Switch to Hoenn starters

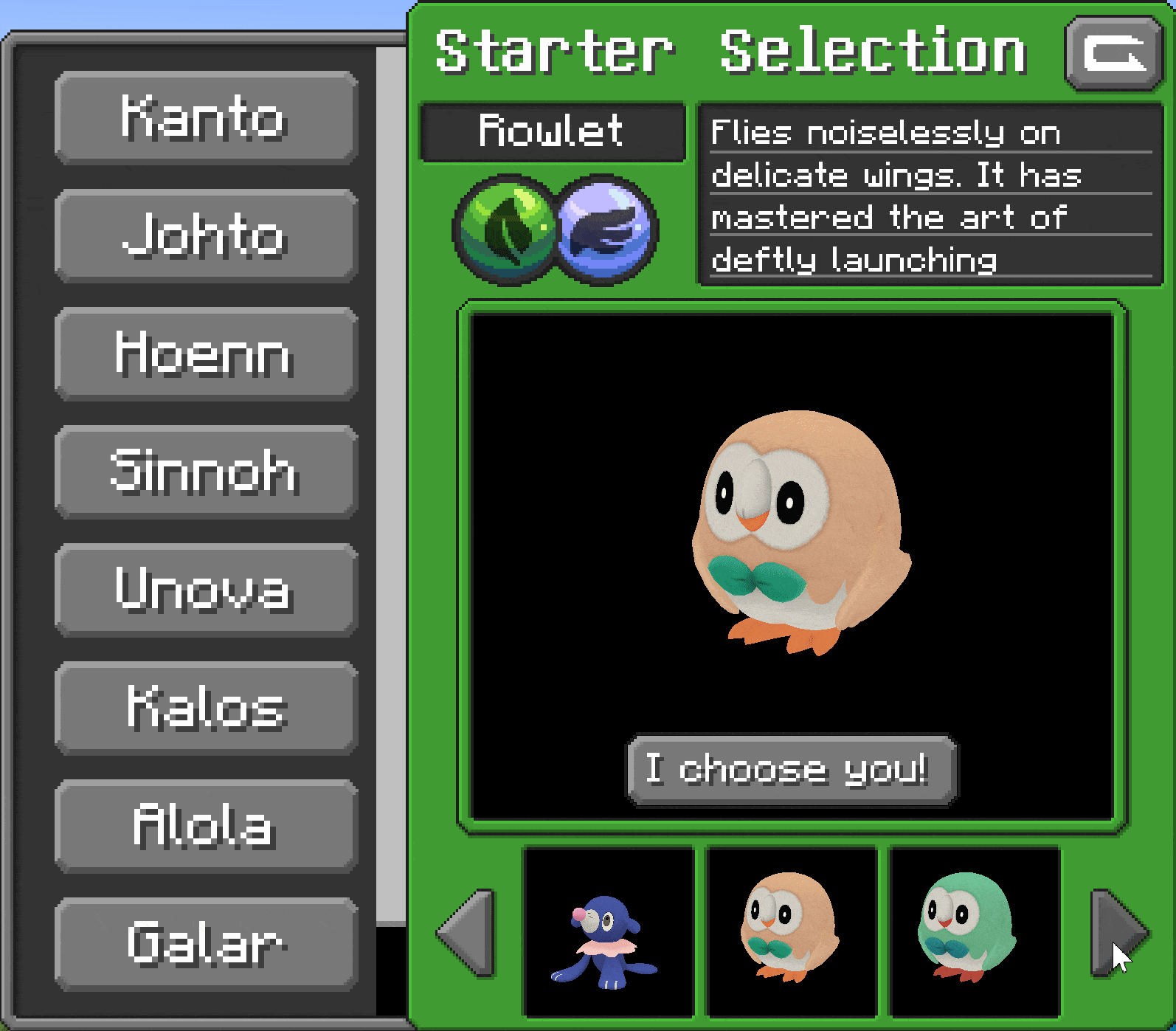click(206, 354)
